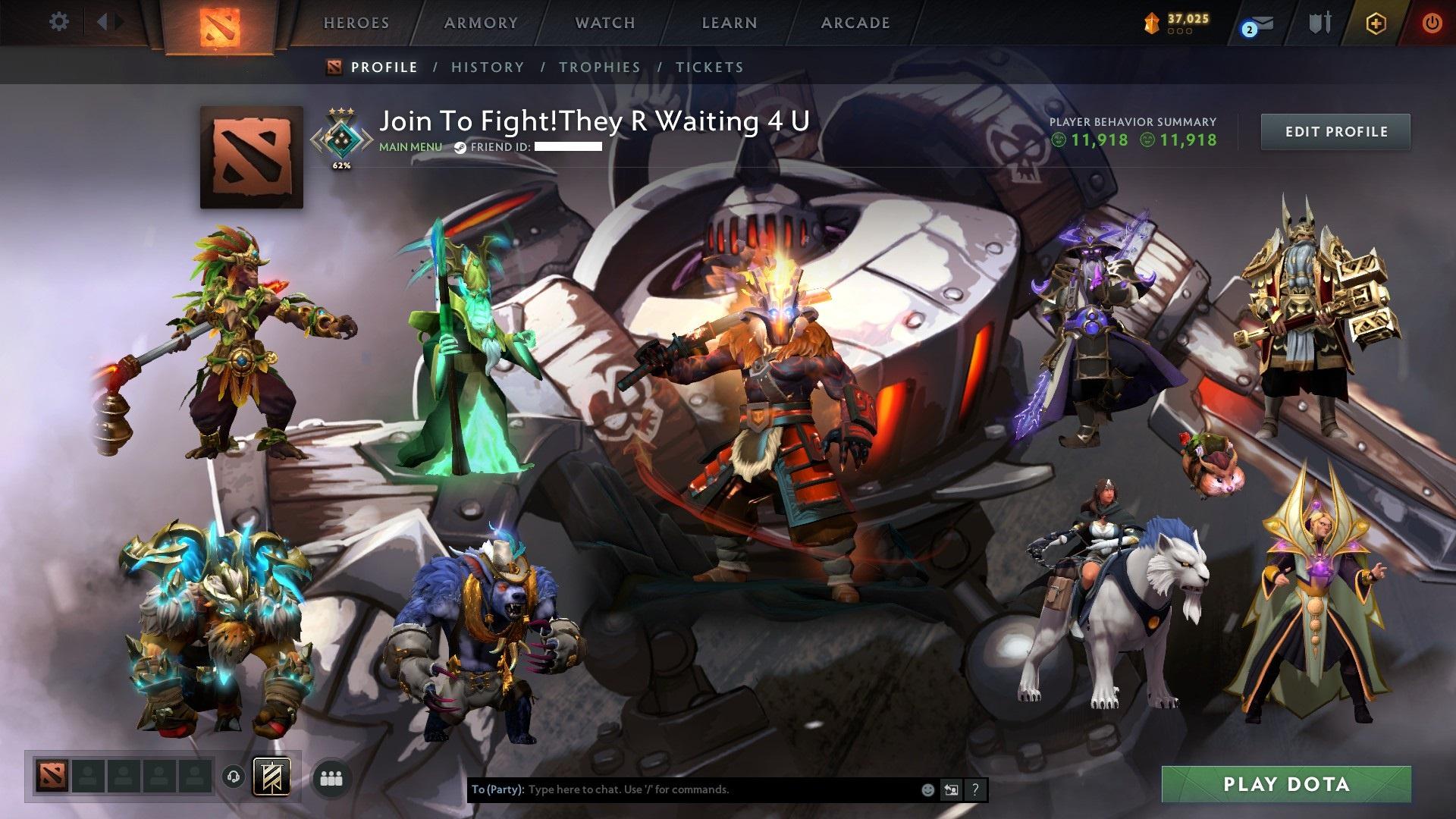Click the party chat input box
The width and height of the screenshot is (1456, 819).
pos(720,789)
